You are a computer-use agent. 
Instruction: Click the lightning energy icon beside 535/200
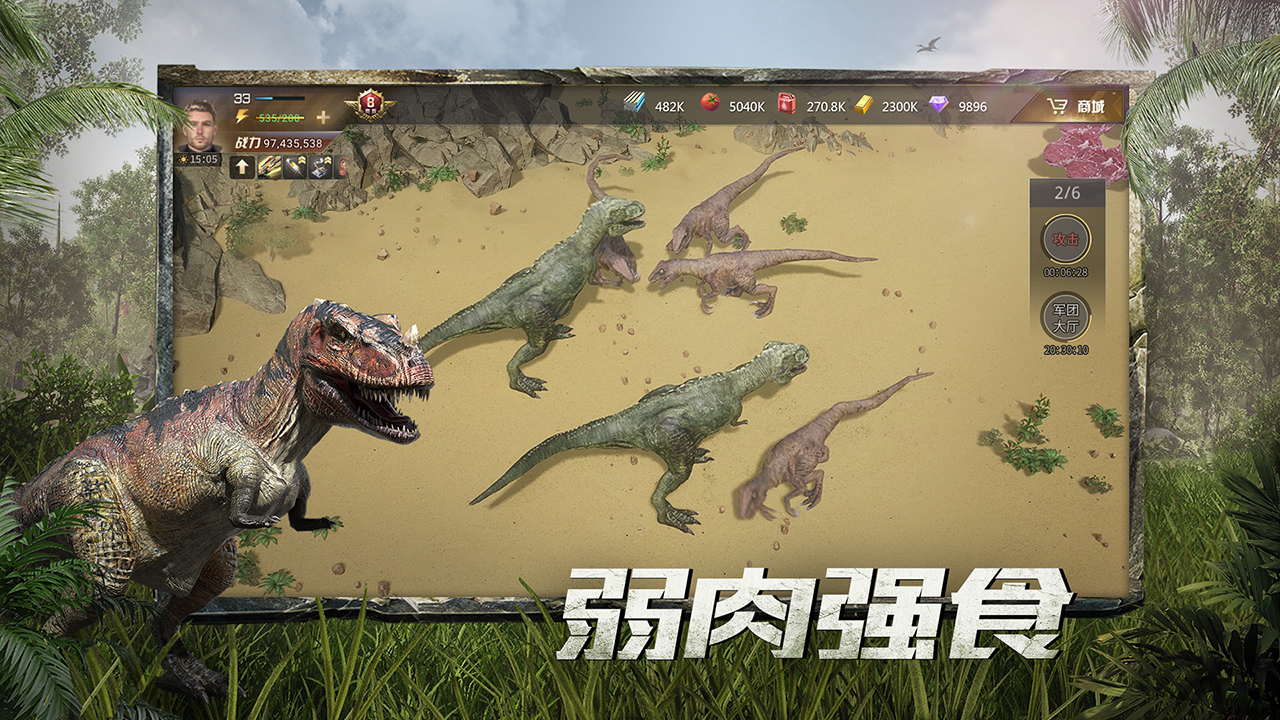point(242,115)
